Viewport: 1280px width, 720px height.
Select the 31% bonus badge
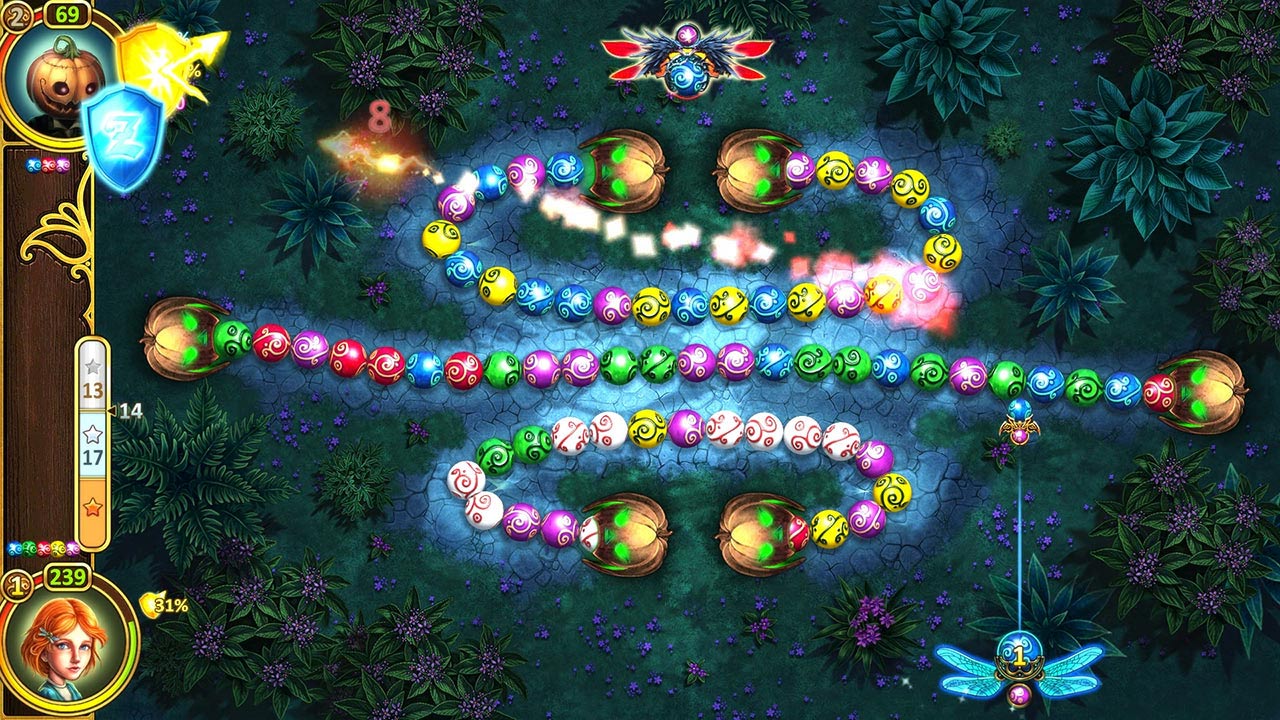point(166,604)
